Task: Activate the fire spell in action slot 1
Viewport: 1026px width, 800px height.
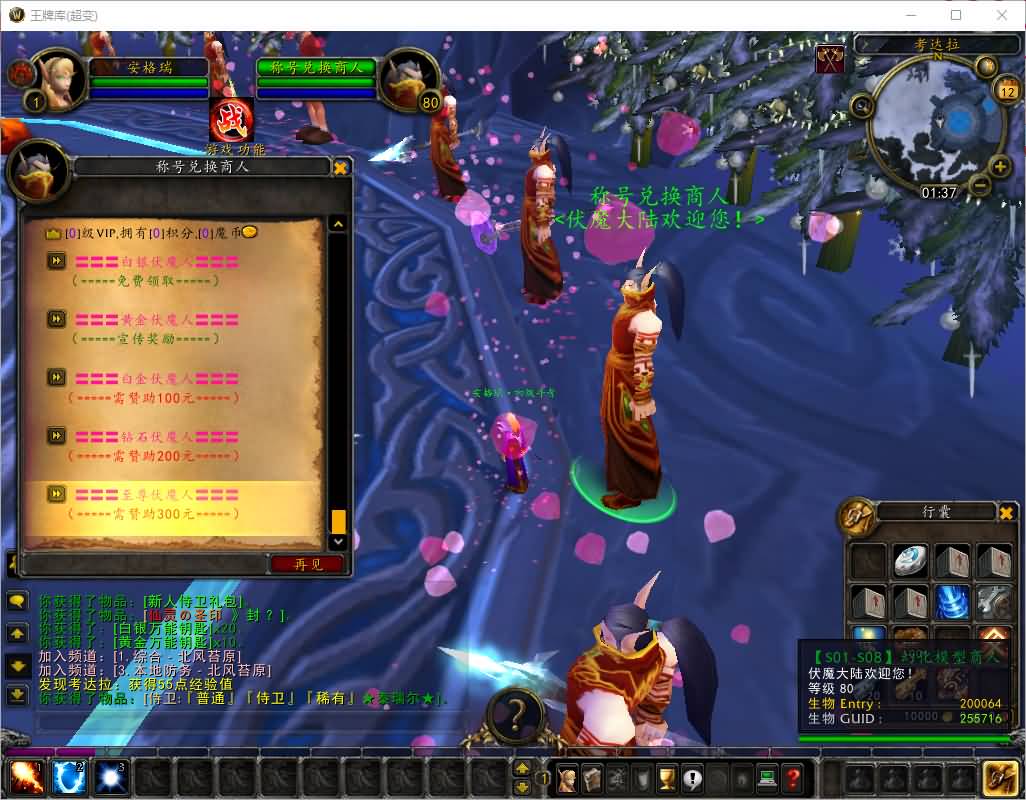Action: coord(25,778)
